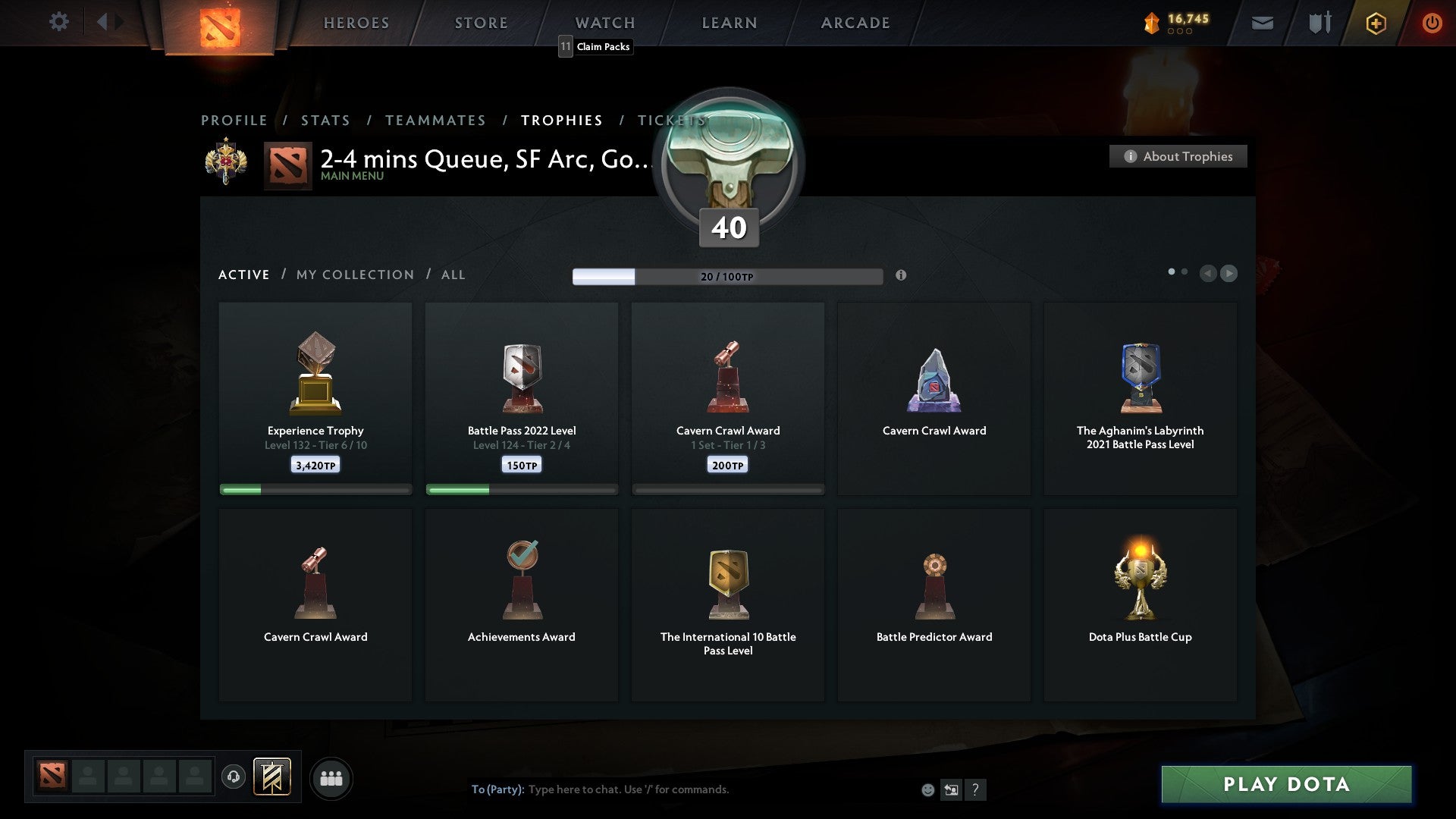The width and height of the screenshot is (1456, 819).
Task: Click the right arrow to next trophy page
Action: click(1229, 274)
